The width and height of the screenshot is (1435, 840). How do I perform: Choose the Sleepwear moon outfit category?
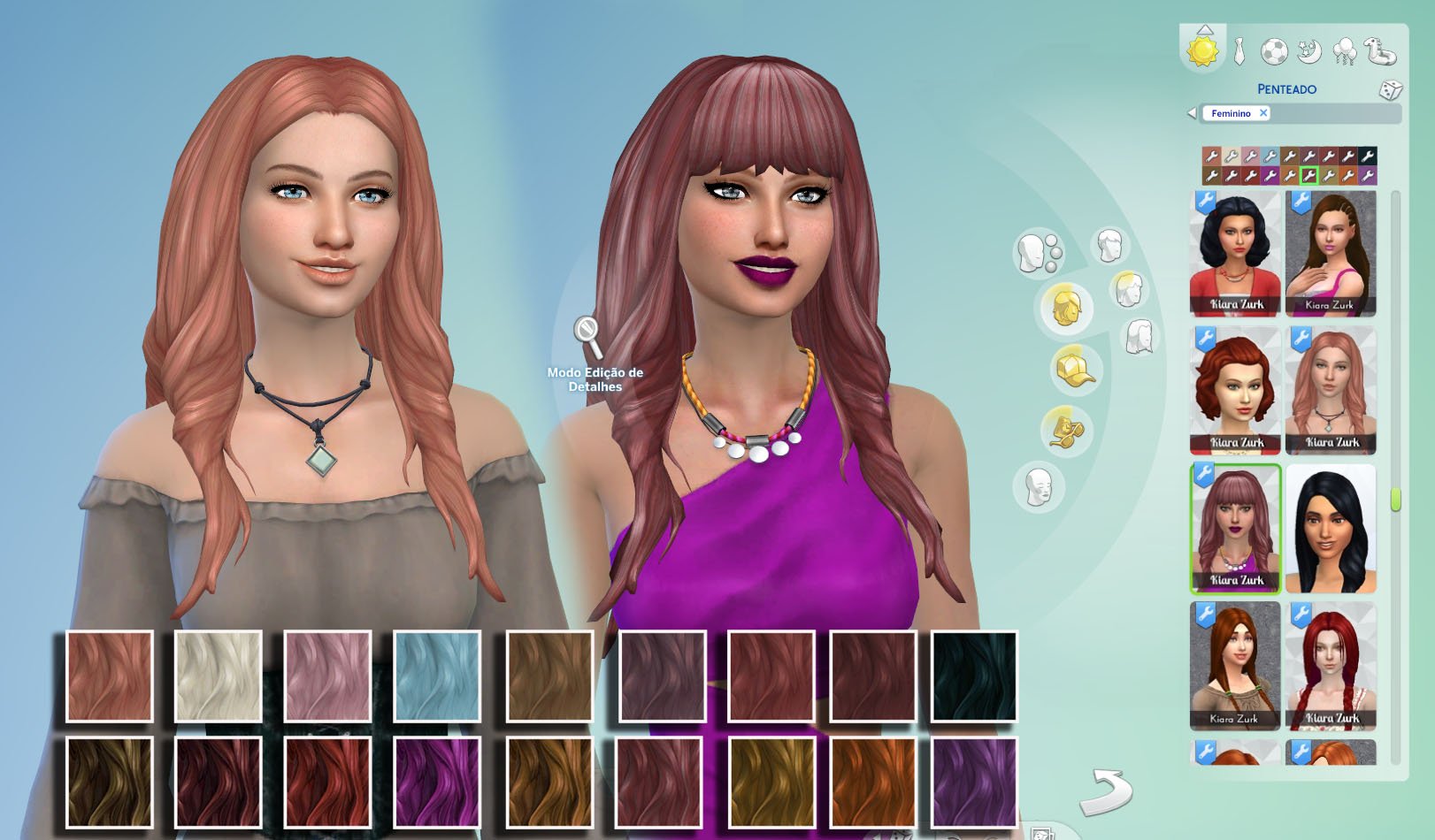(1308, 51)
